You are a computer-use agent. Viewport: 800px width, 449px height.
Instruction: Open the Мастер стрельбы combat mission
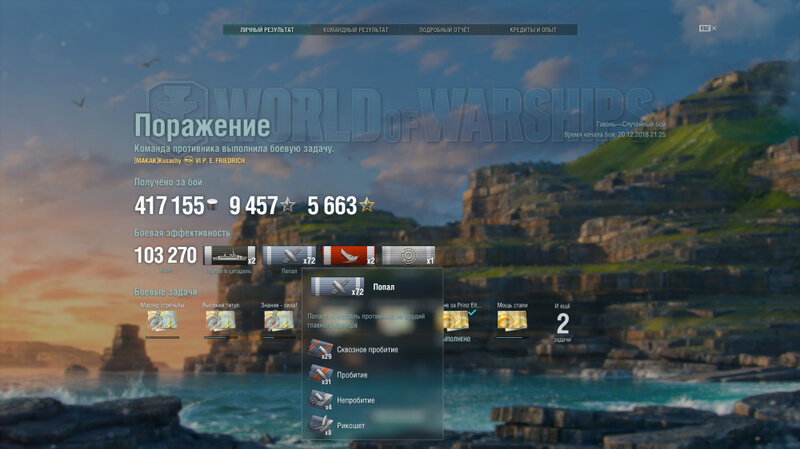click(x=162, y=321)
